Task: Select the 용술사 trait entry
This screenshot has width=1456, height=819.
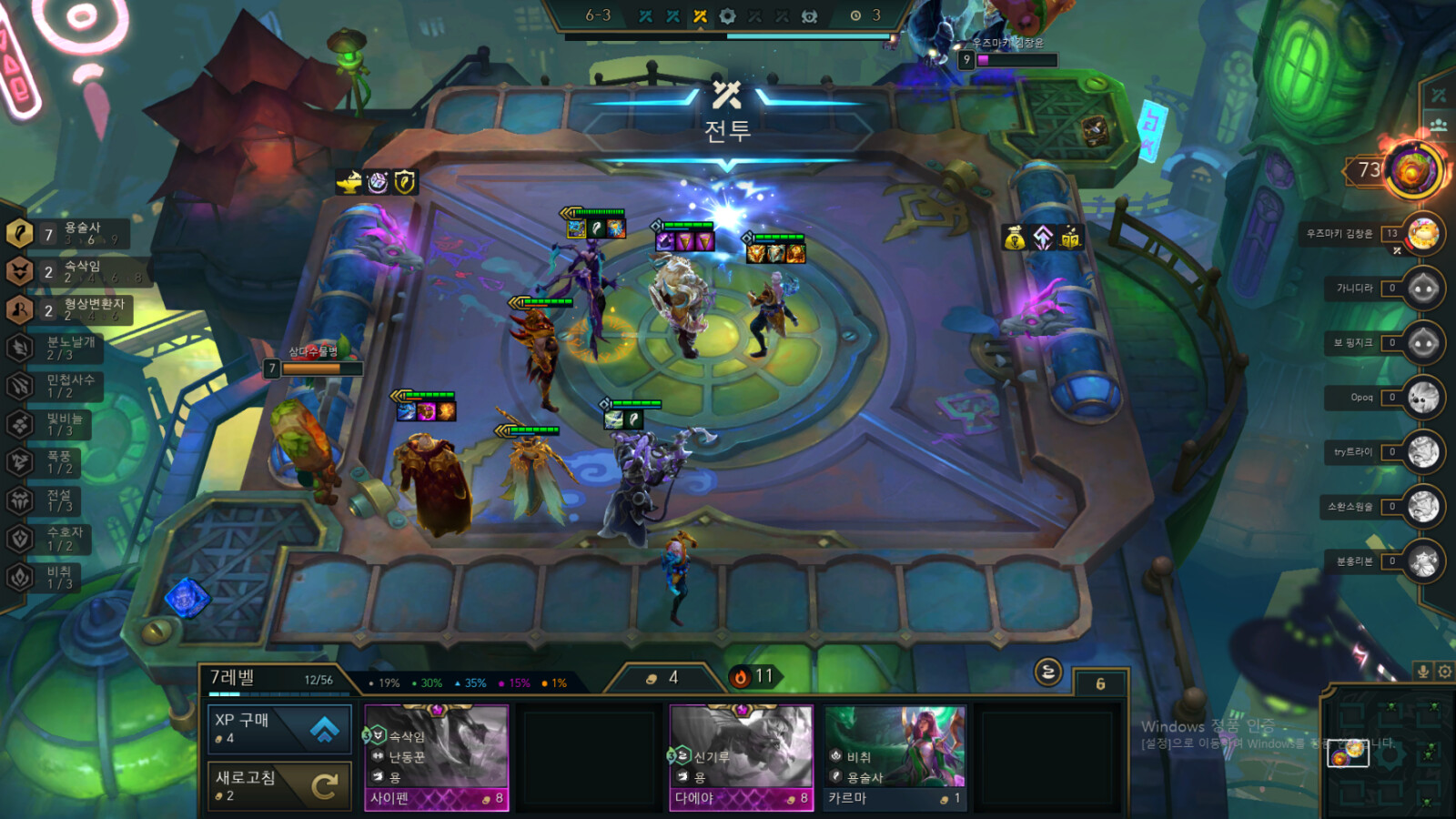Action: coord(67,234)
